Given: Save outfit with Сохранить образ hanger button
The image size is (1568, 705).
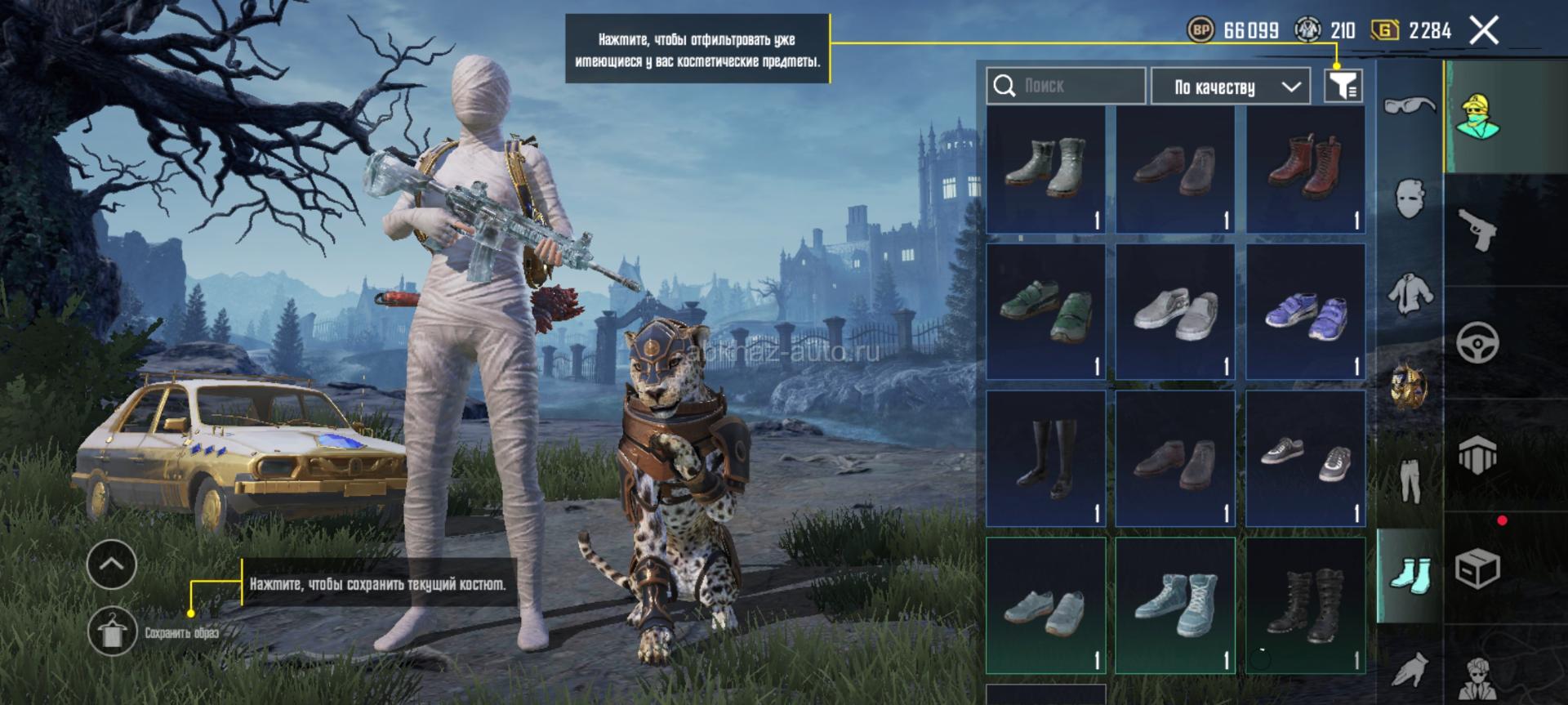Looking at the screenshot, I should click(112, 631).
